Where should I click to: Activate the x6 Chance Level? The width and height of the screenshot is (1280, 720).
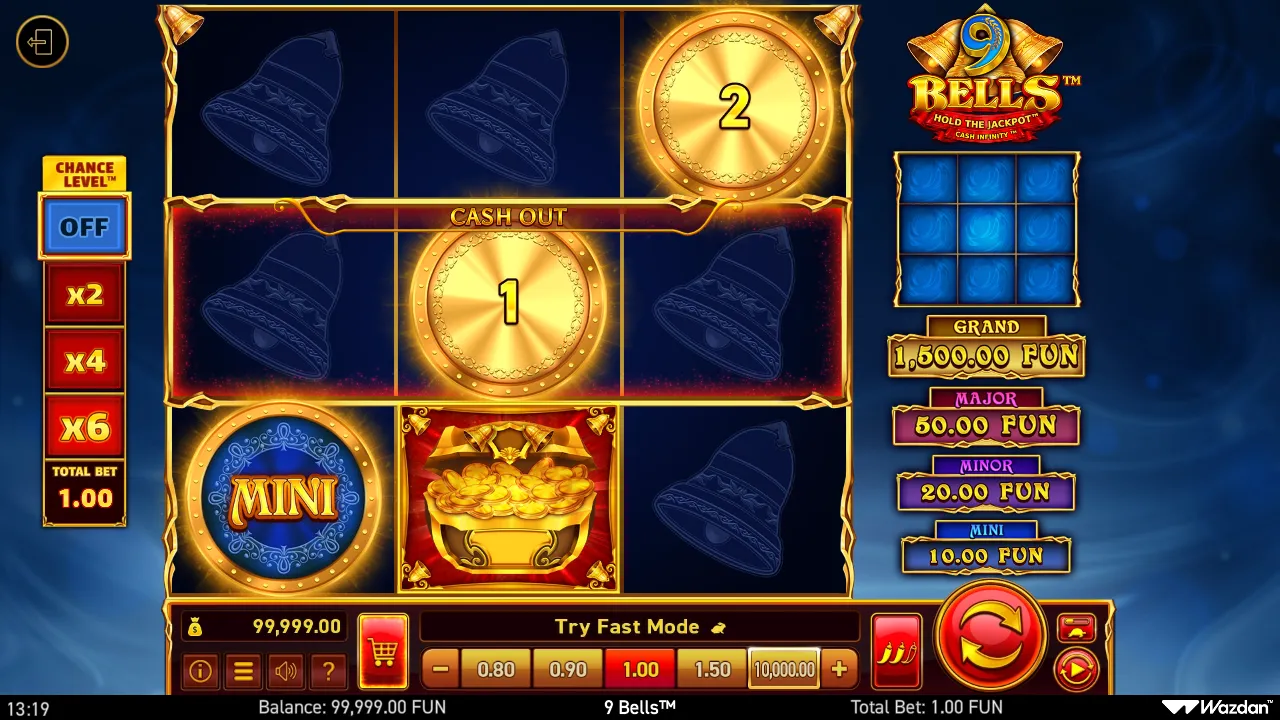point(84,427)
